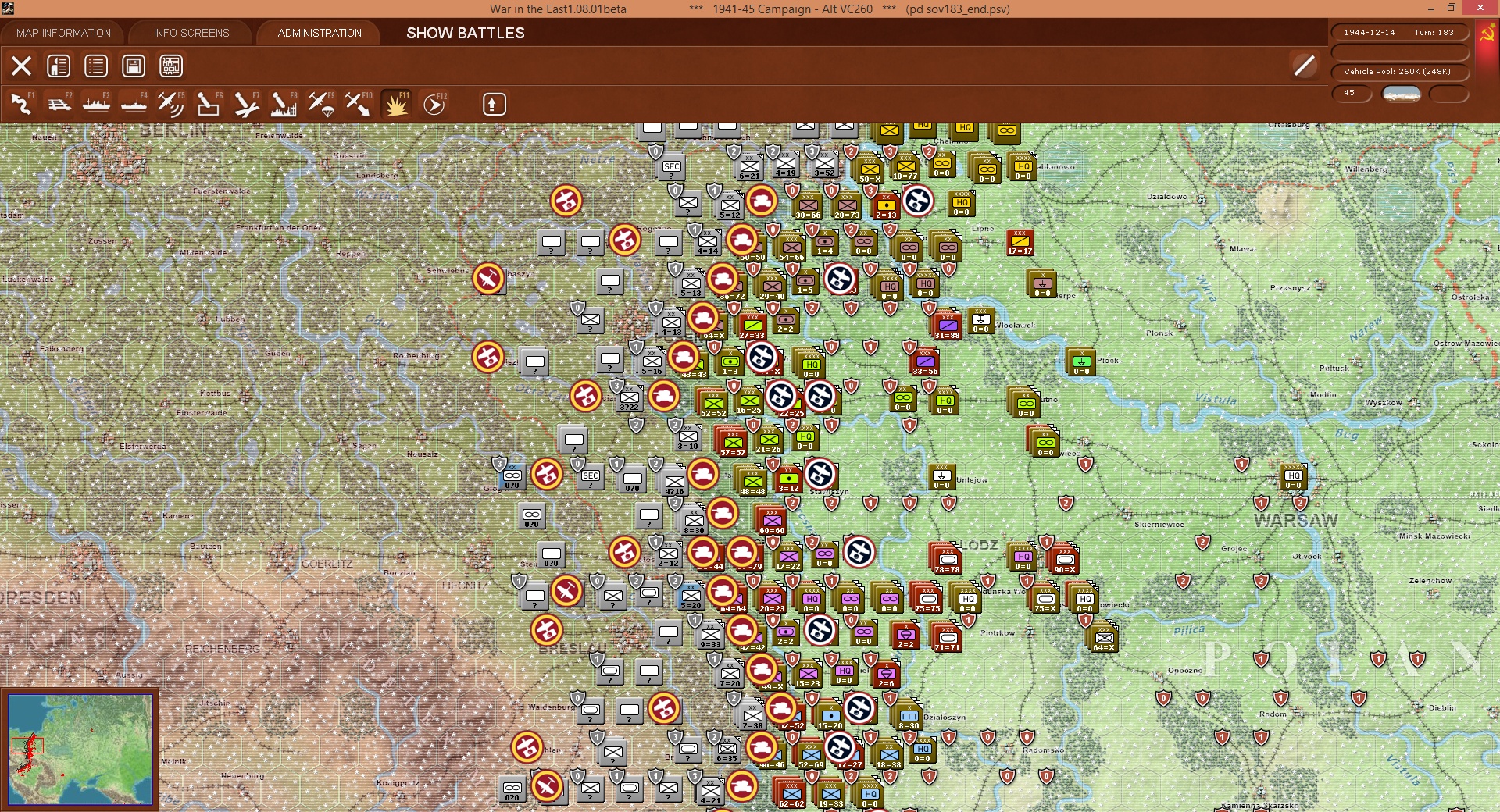Activate the F3 naval transport ship icon
This screenshot has width=1500, height=812.
[x=97, y=104]
